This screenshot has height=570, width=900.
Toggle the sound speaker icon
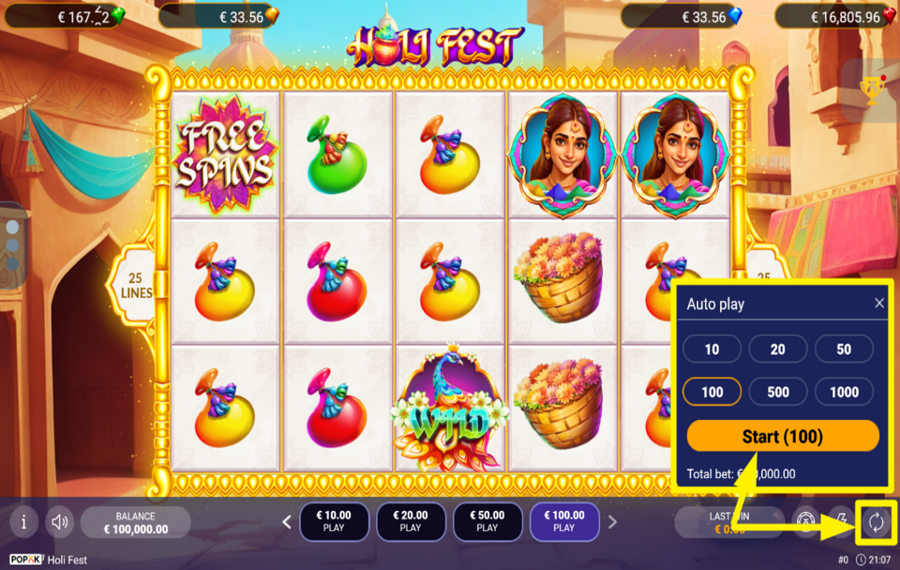(60, 521)
